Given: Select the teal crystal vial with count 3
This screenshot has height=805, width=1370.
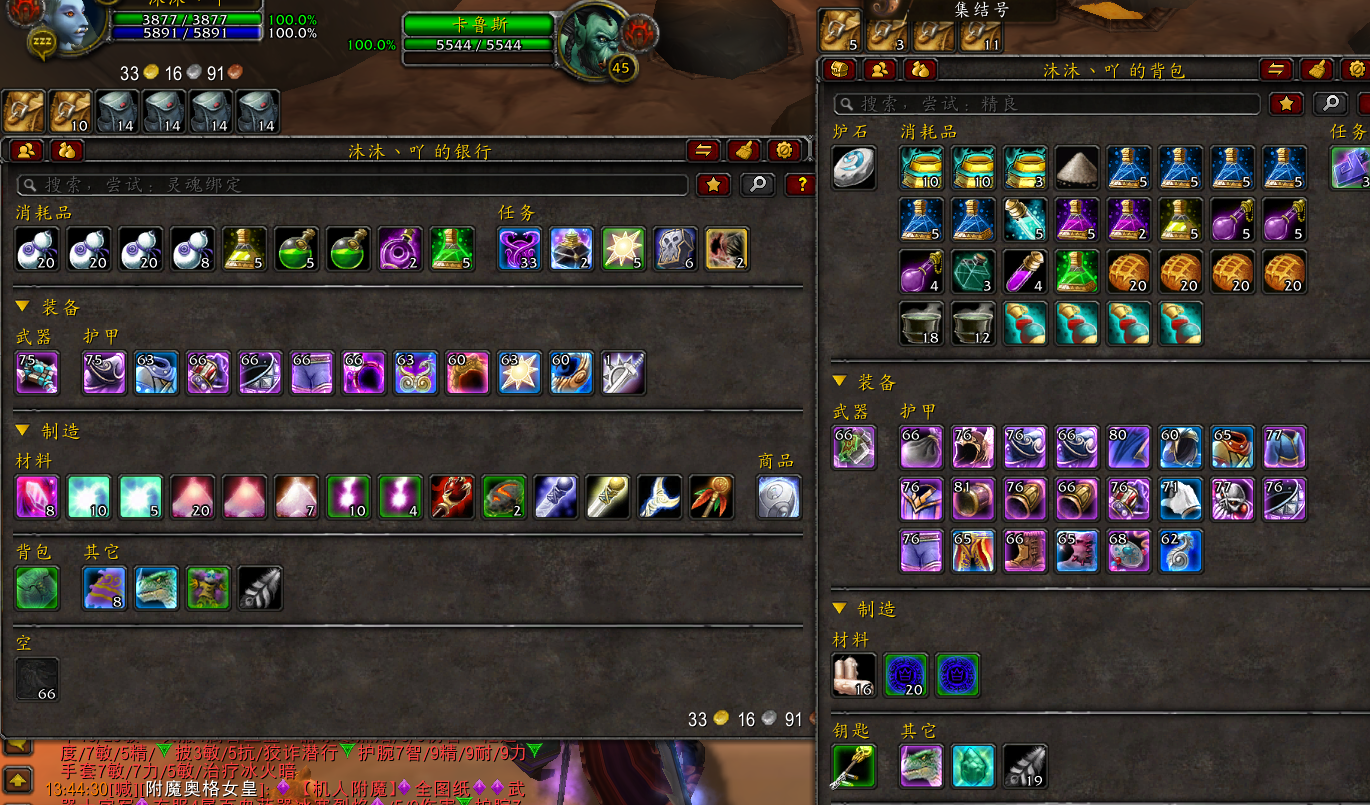Looking at the screenshot, I should [973, 271].
